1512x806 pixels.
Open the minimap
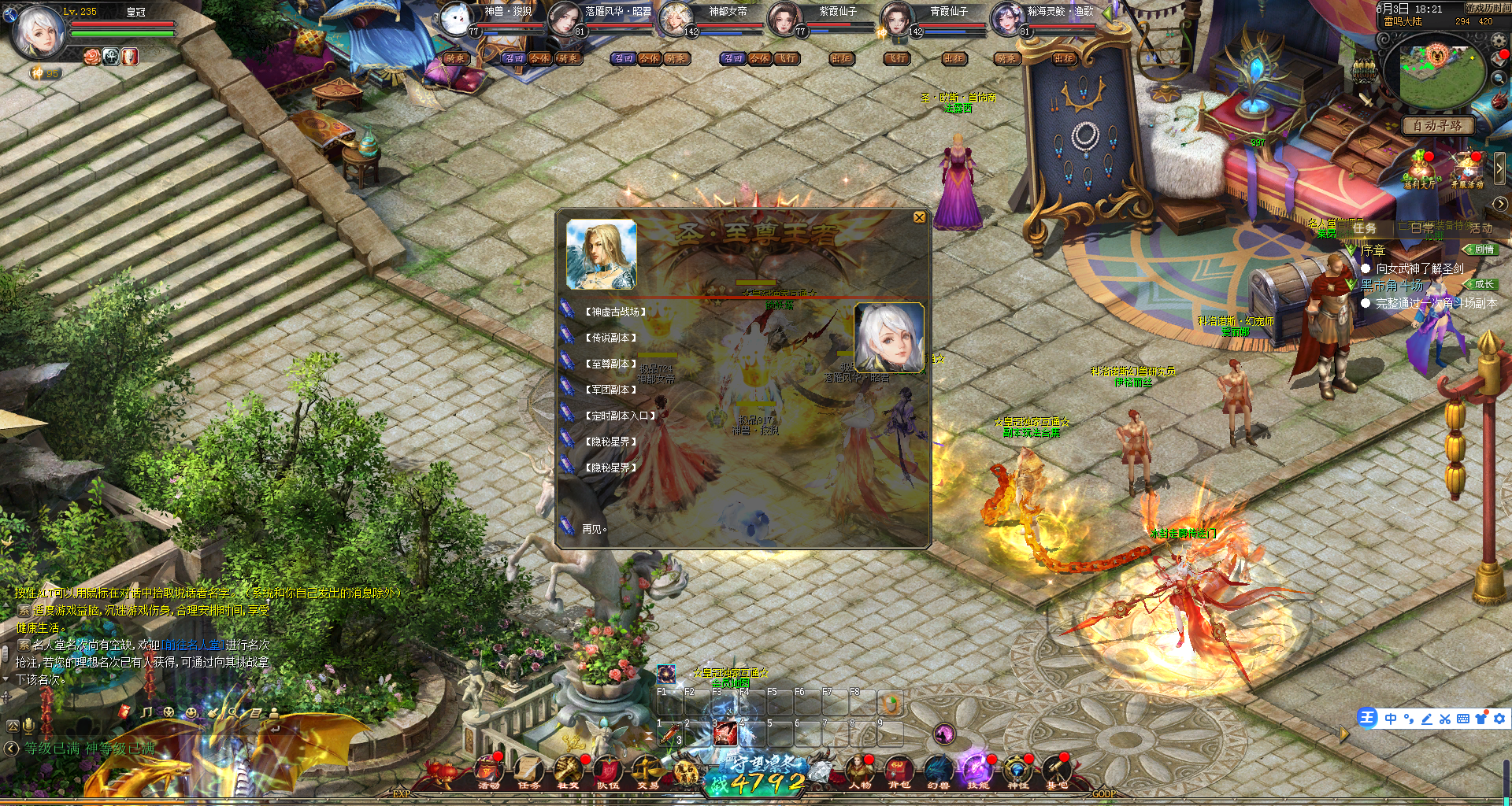coord(1438,73)
